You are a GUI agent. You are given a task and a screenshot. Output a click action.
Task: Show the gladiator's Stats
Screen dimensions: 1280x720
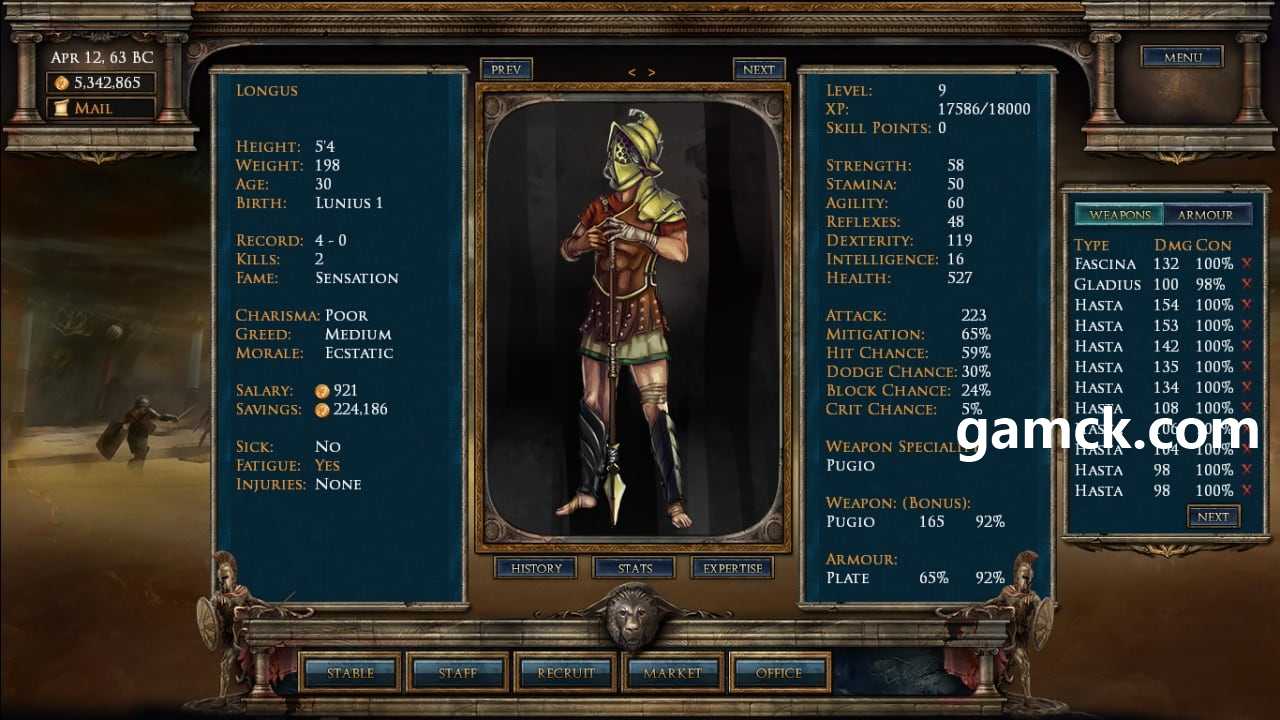(634, 568)
